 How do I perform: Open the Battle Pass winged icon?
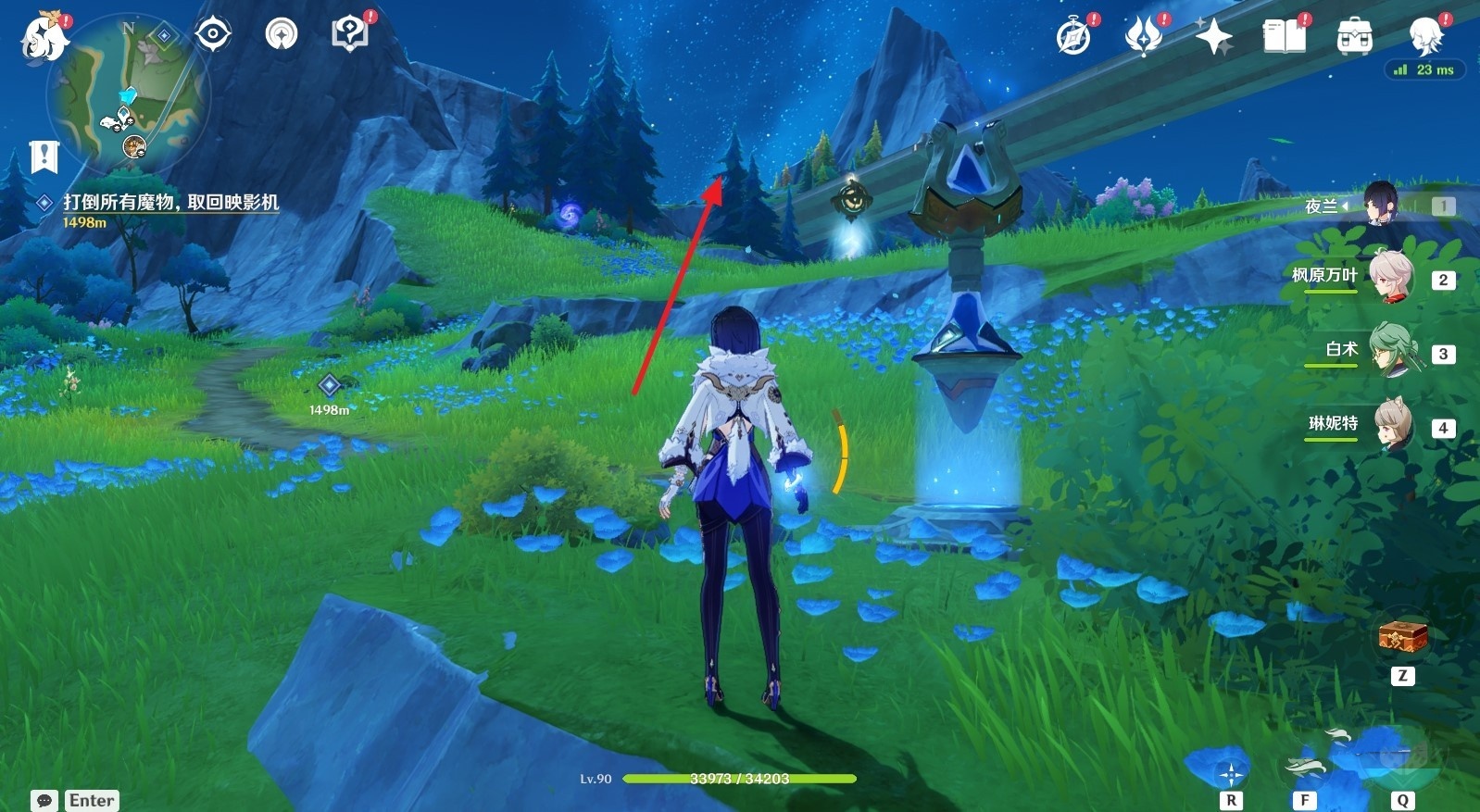click(1144, 37)
